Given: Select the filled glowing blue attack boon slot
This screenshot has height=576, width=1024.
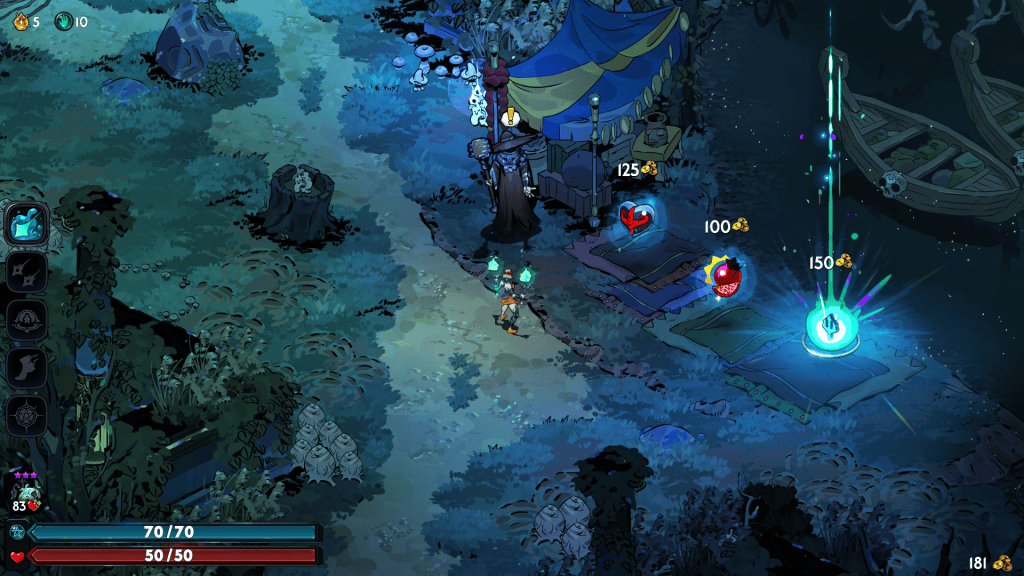Looking at the screenshot, I should pos(27,223).
